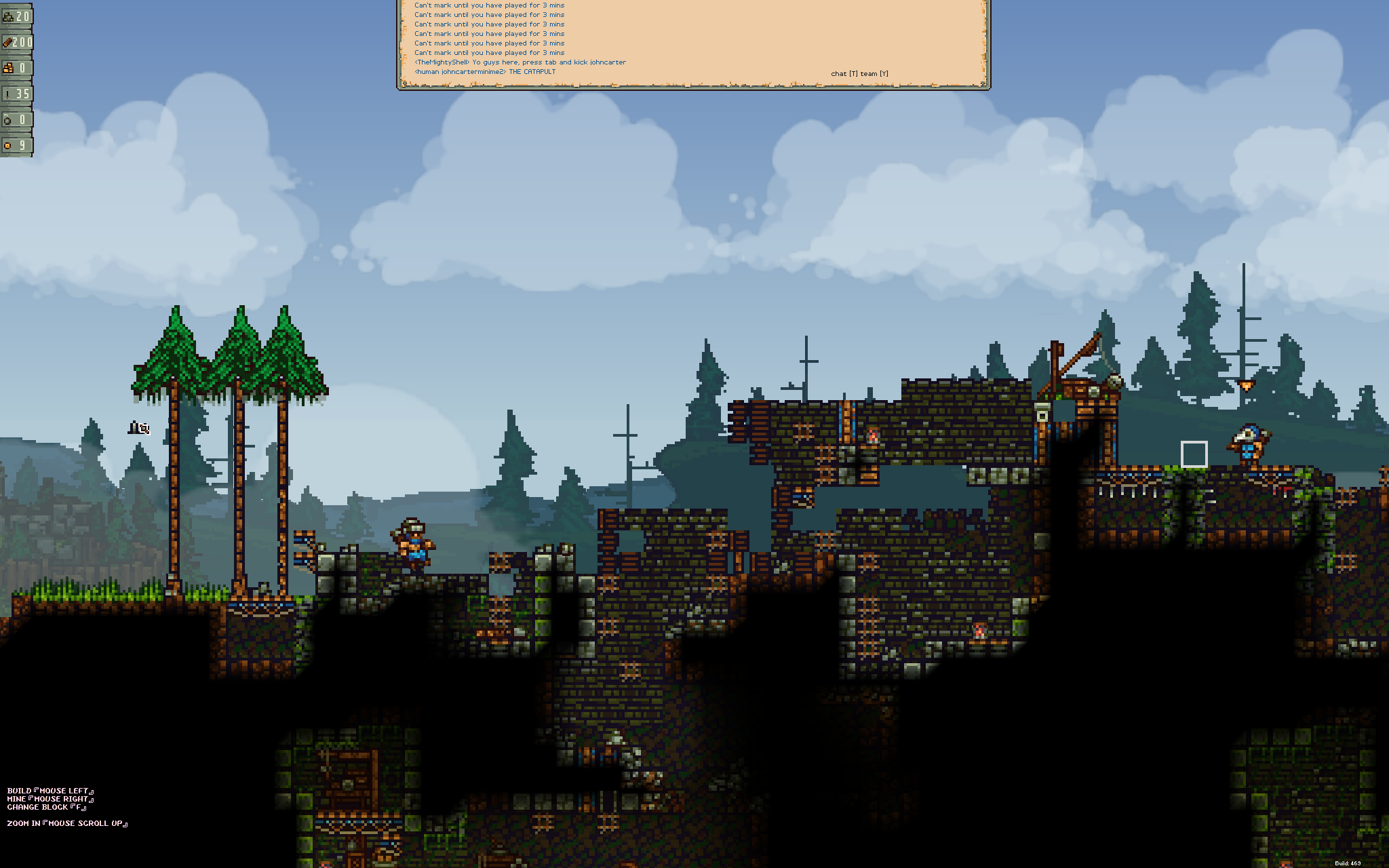Click TheMightyShell's kick message in chat

(x=520, y=62)
